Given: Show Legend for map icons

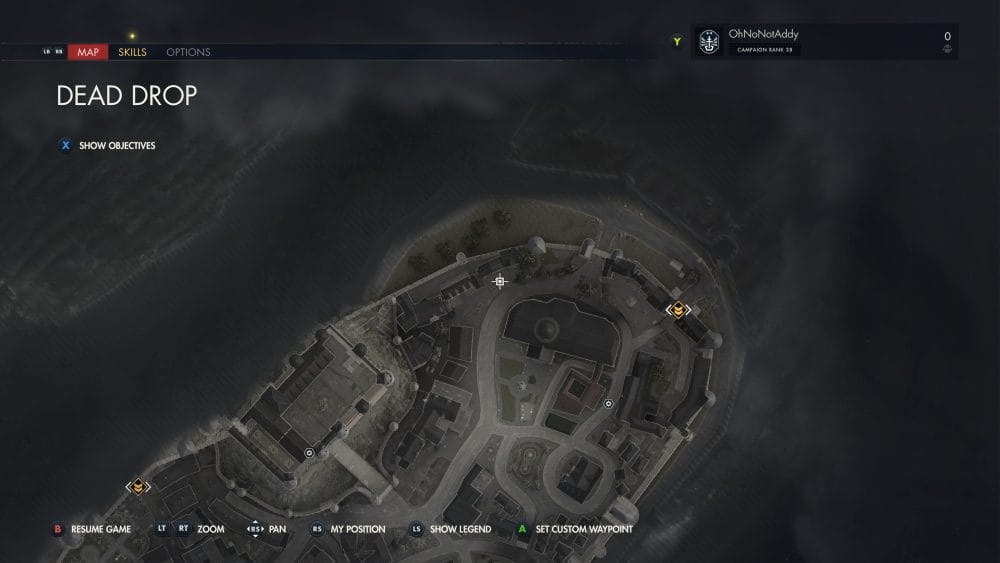Looking at the screenshot, I should click(459, 529).
